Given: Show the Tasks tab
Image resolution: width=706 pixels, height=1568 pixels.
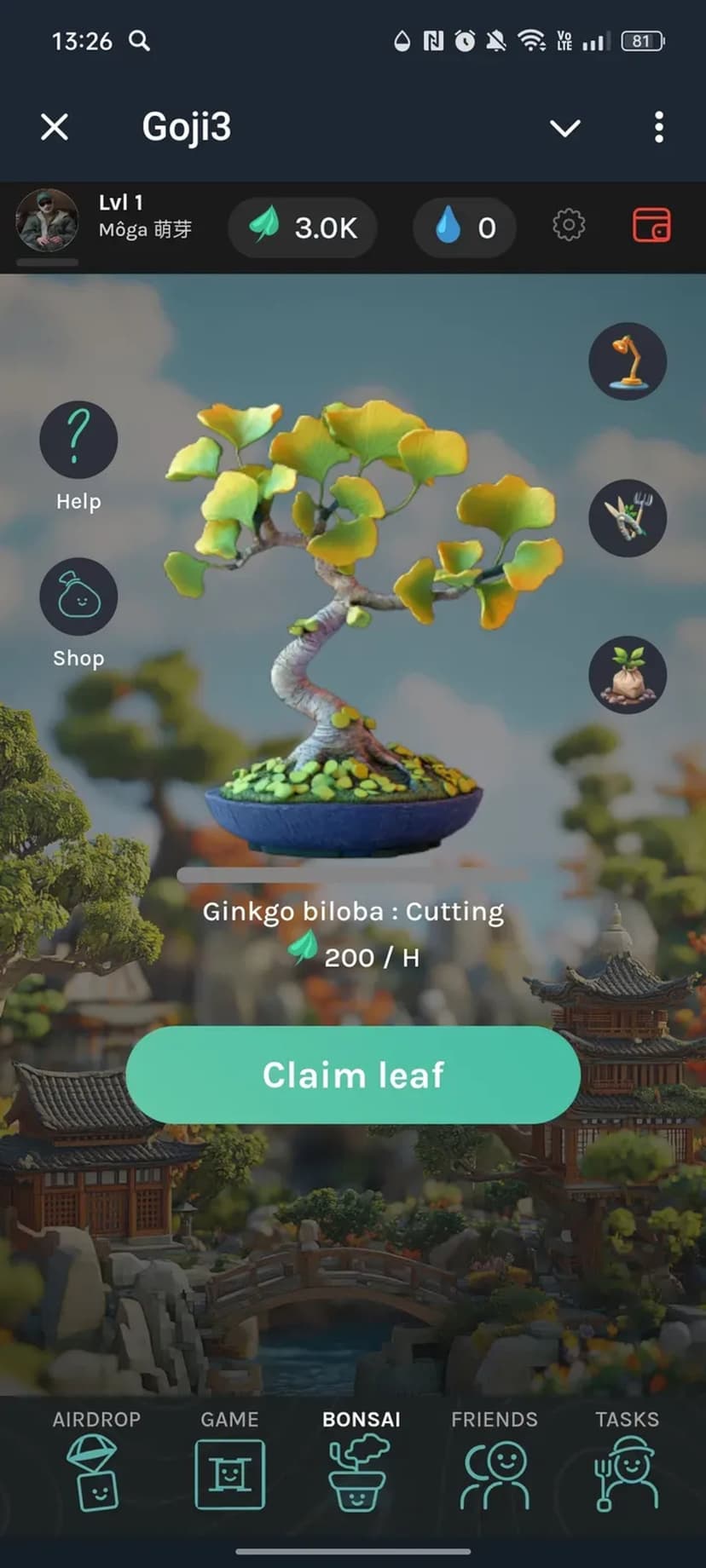Looking at the screenshot, I should tap(627, 1461).
